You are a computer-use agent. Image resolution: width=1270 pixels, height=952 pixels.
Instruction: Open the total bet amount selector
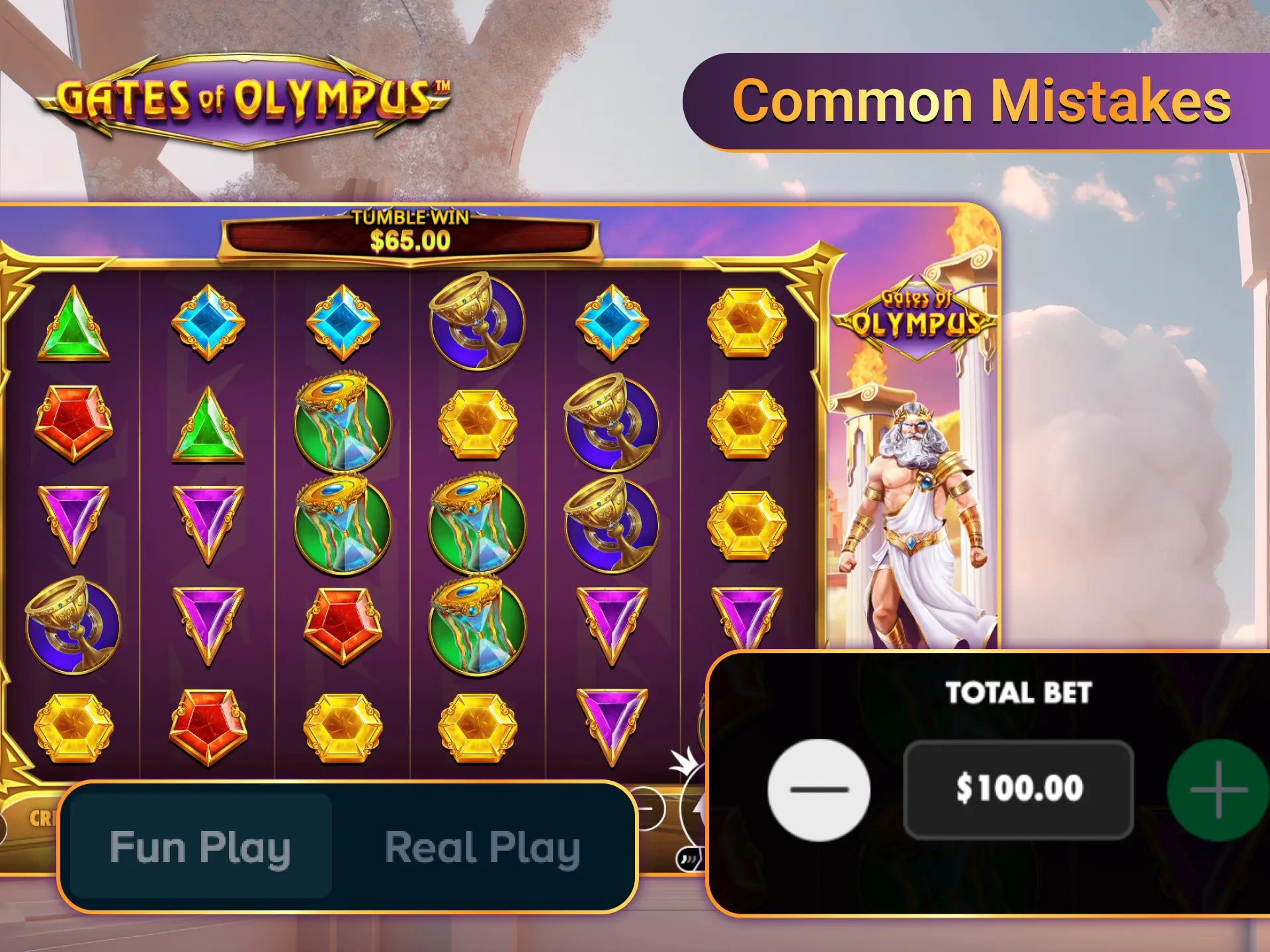click(x=1019, y=787)
